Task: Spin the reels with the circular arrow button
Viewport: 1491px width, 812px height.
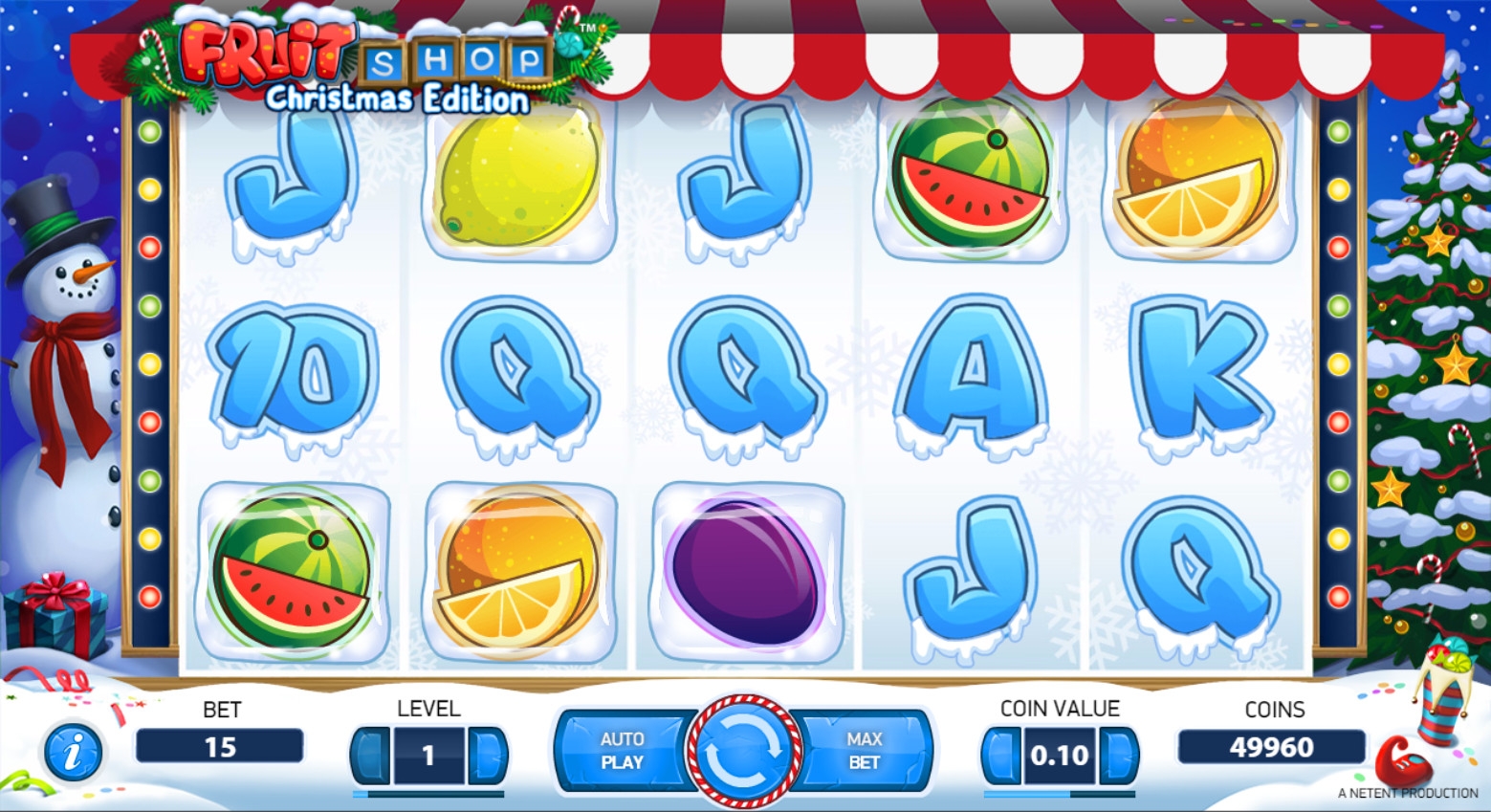Action: pyautogui.click(x=745, y=752)
